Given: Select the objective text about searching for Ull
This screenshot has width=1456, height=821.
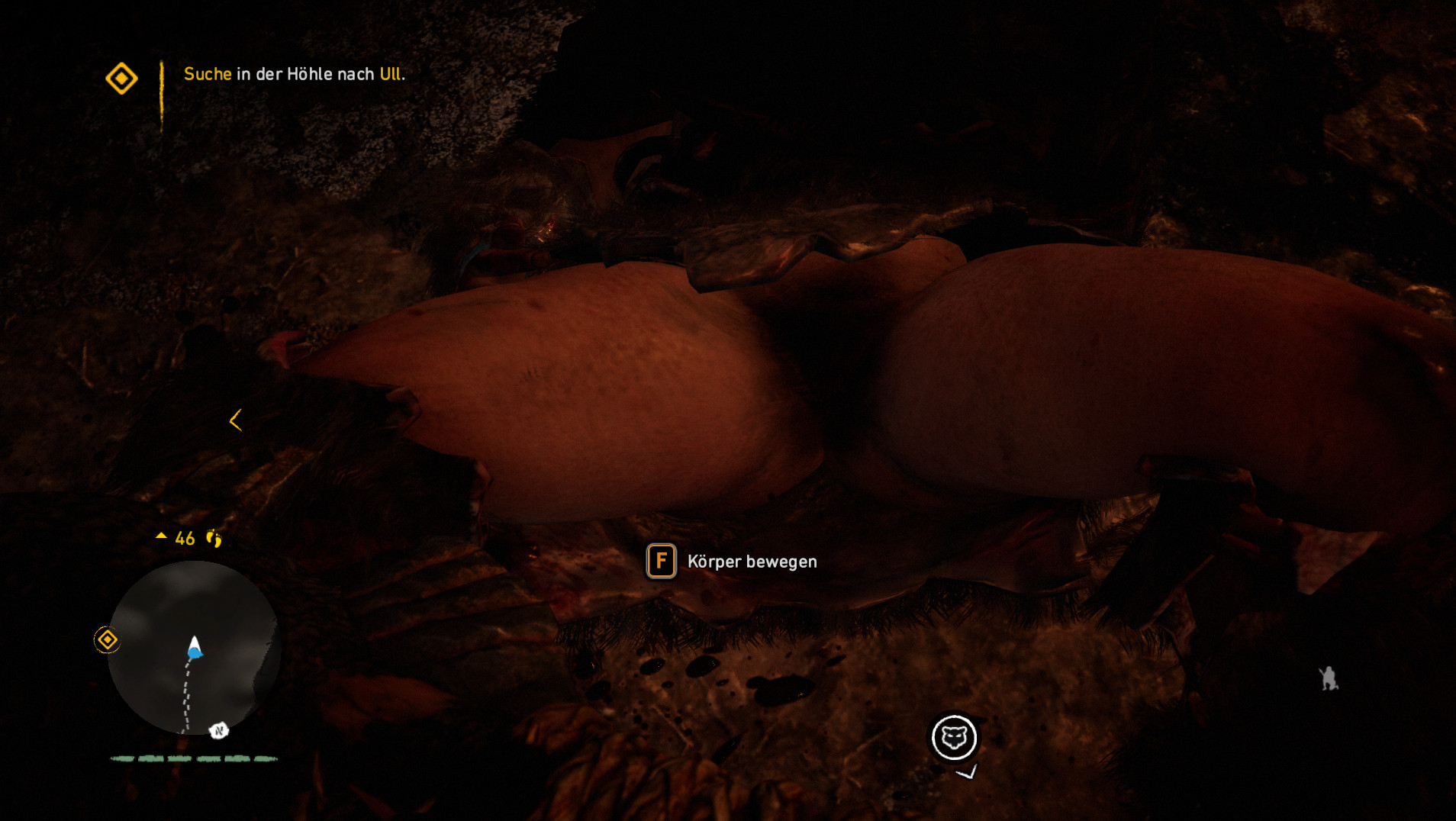Looking at the screenshot, I should (294, 74).
